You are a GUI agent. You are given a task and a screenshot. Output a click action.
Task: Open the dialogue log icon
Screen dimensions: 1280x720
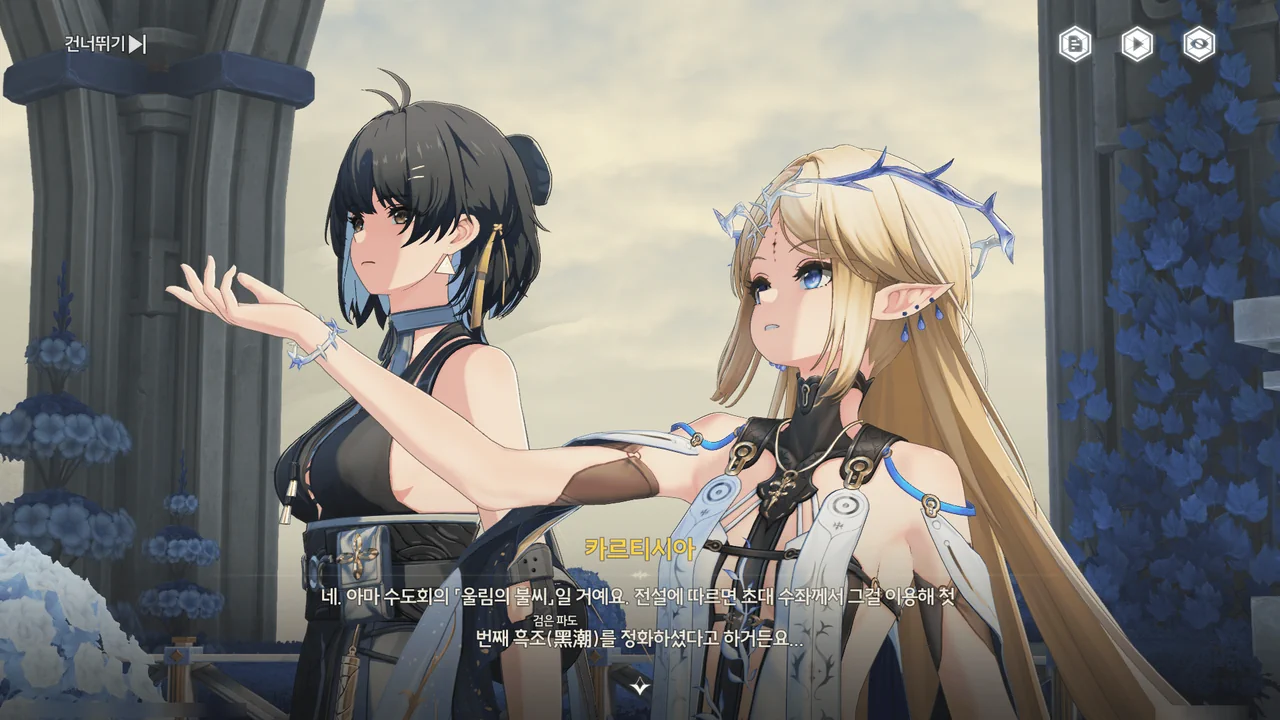tap(1075, 44)
